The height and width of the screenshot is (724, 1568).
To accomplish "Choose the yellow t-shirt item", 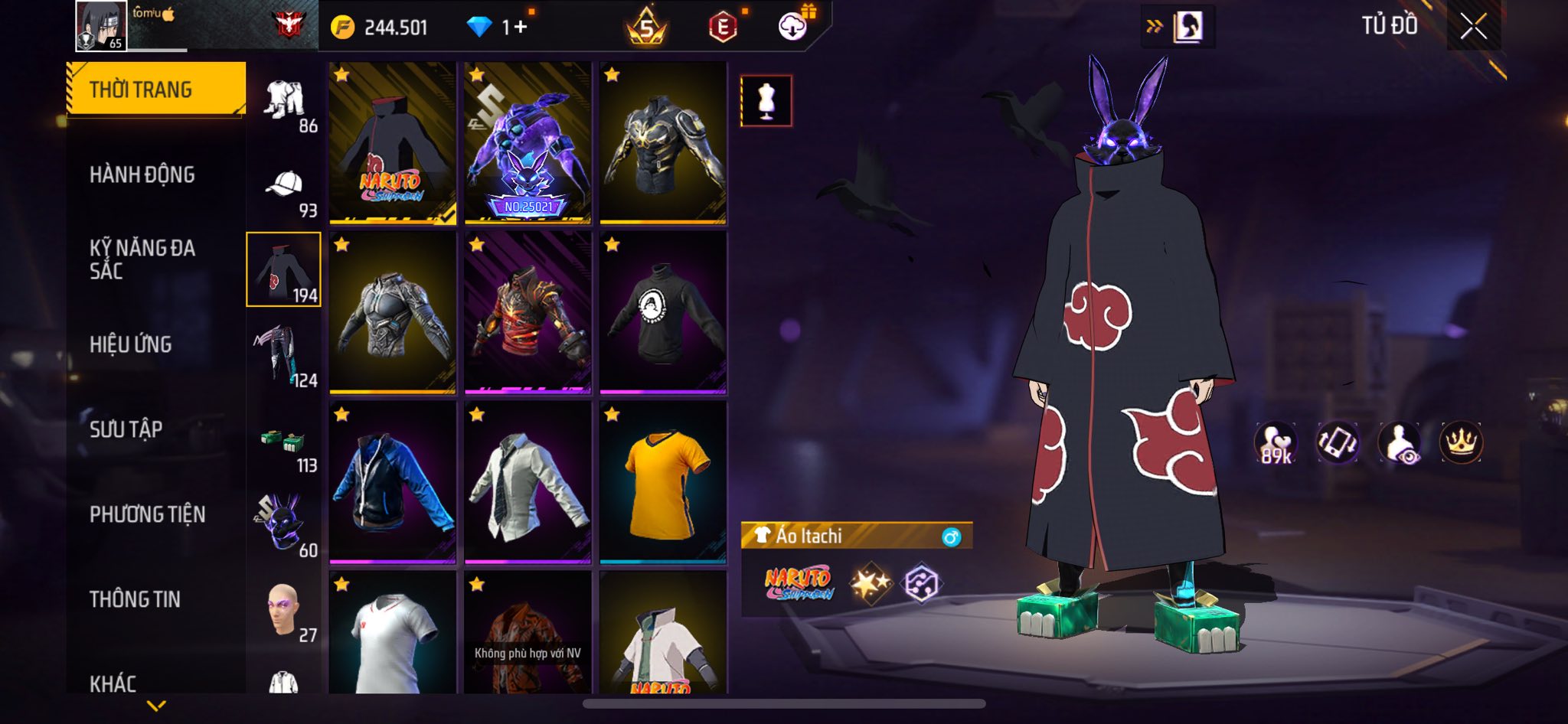I will (x=663, y=482).
